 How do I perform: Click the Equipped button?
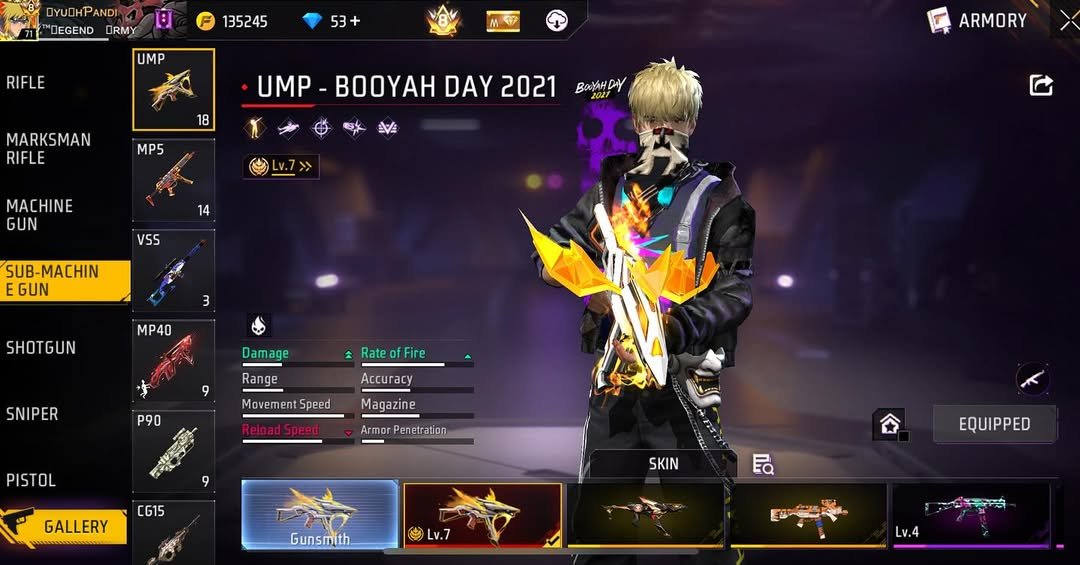994,424
